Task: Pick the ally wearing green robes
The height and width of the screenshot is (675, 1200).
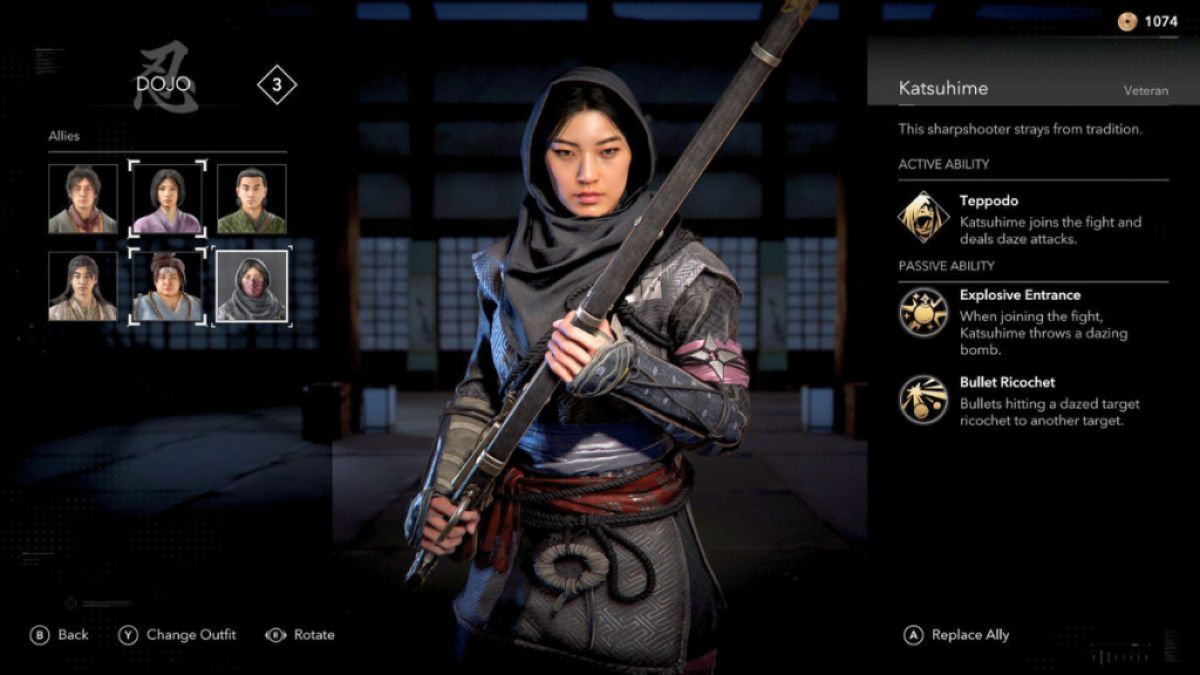Action: [252, 199]
